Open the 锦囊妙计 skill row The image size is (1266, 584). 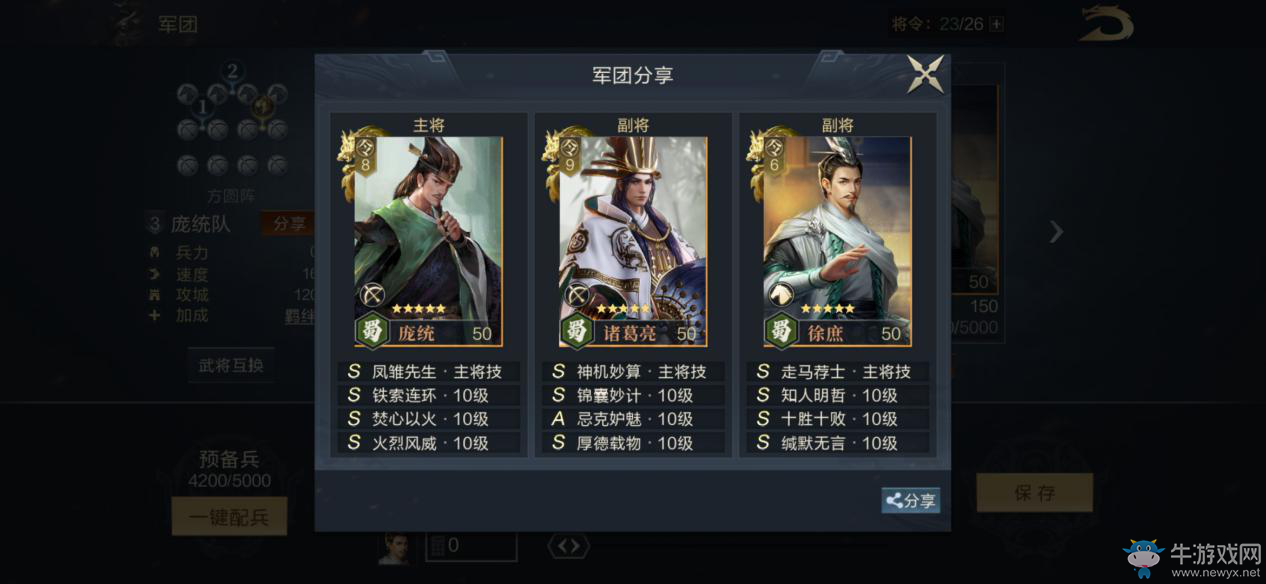634,395
